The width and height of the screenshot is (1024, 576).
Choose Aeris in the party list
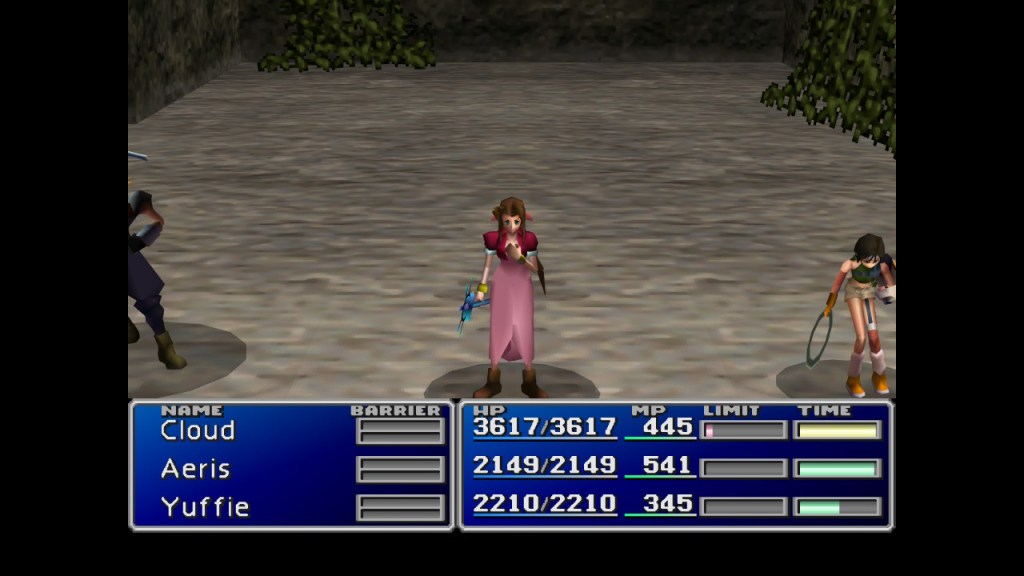[x=196, y=469]
